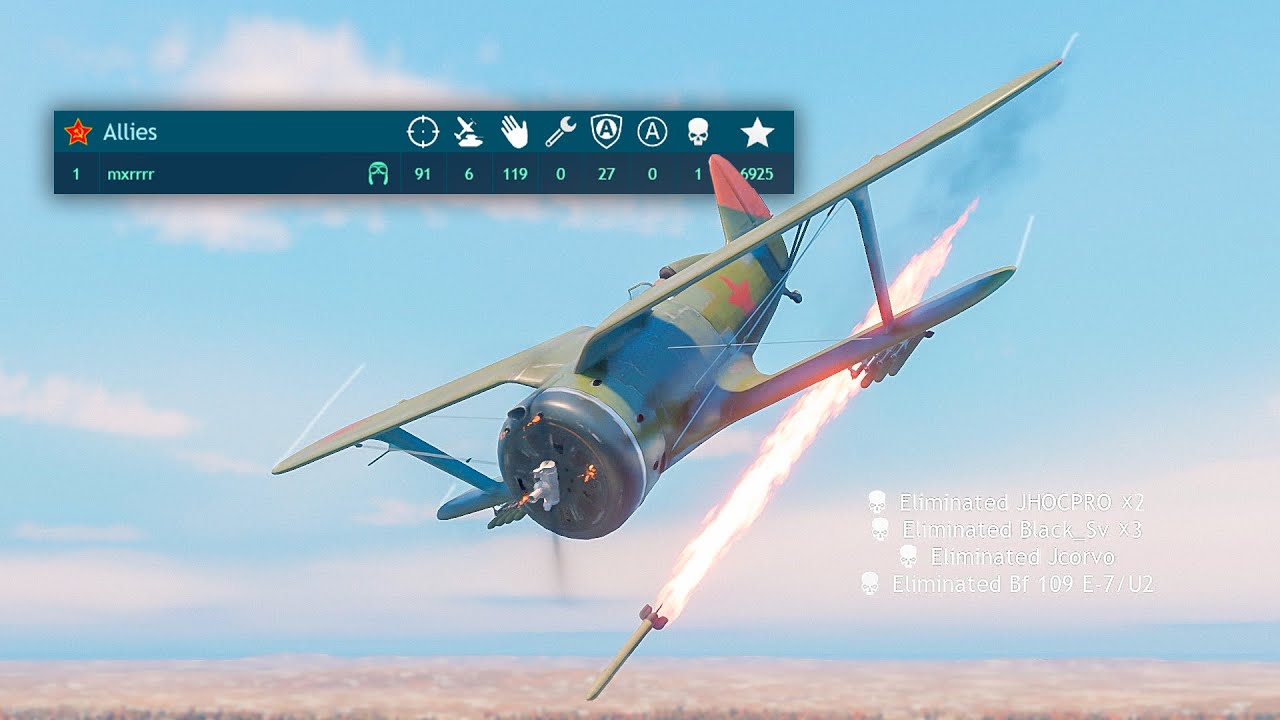Click the skull deaths column icon

tap(698, 132)
